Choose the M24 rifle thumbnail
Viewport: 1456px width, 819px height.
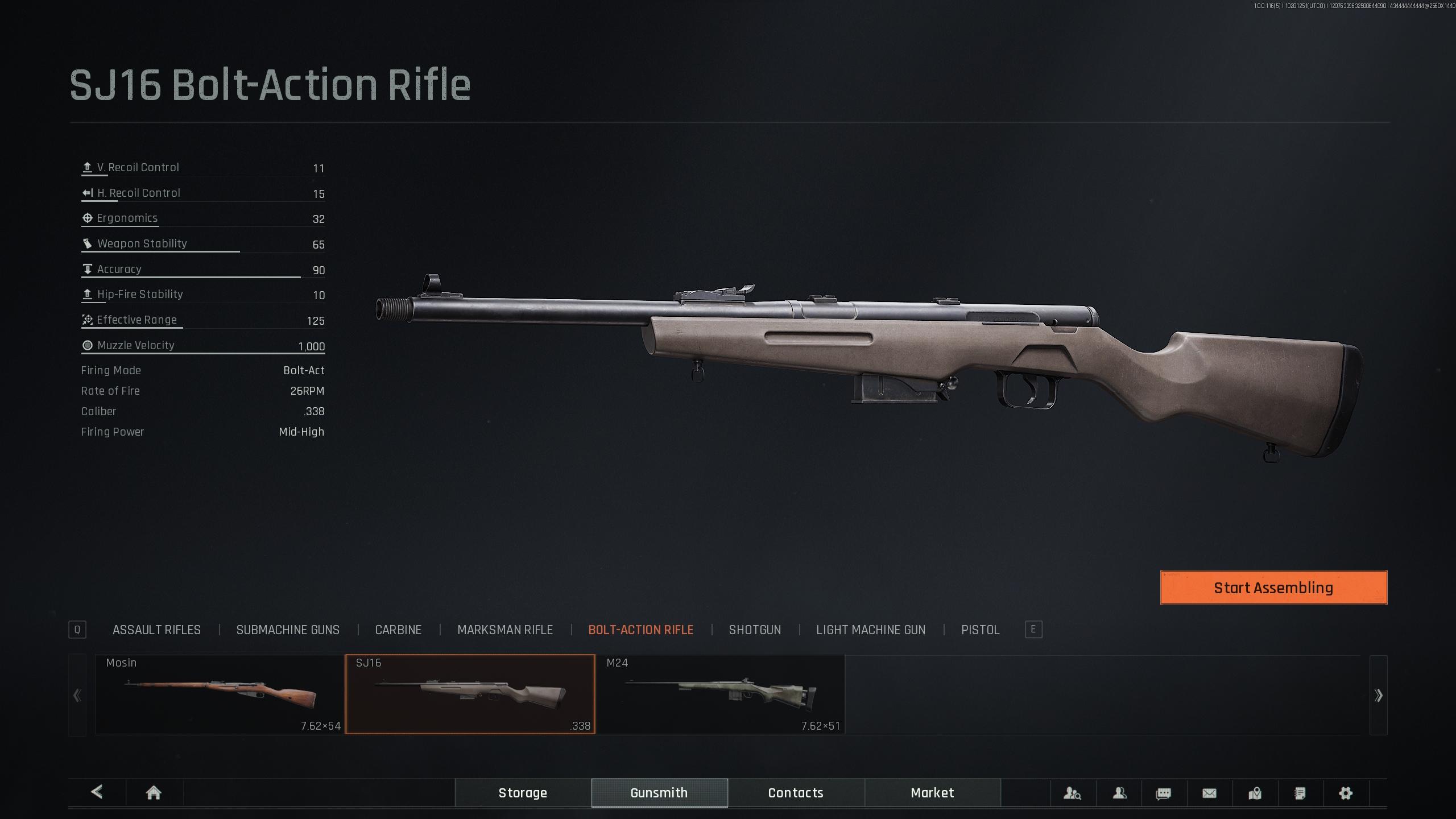click(720, 694)
